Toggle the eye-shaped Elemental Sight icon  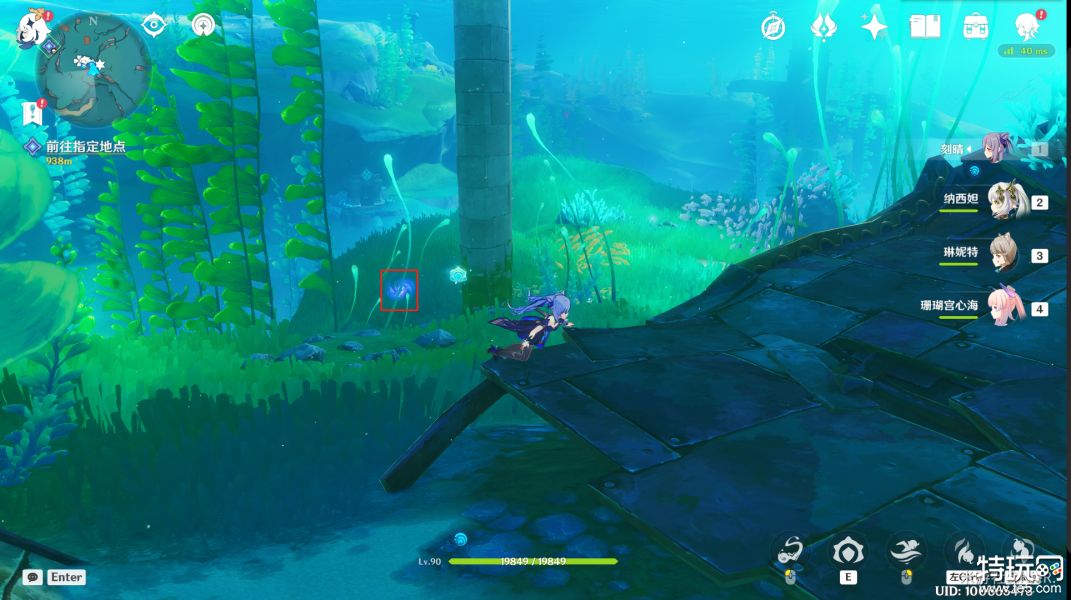153,25
